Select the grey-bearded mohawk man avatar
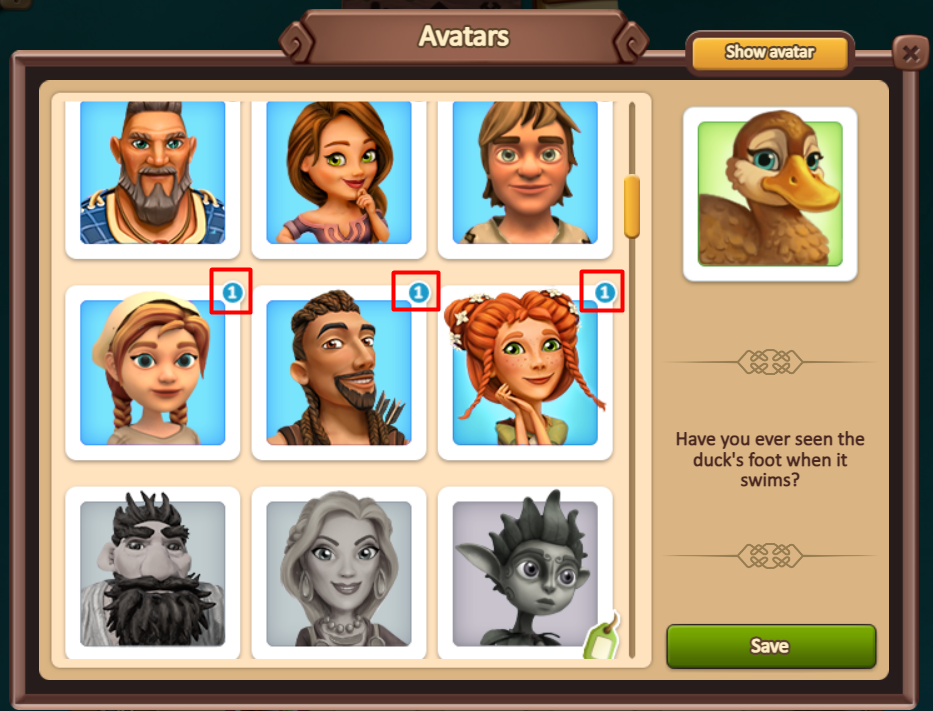Screen dimensions: 933x711 153,173
